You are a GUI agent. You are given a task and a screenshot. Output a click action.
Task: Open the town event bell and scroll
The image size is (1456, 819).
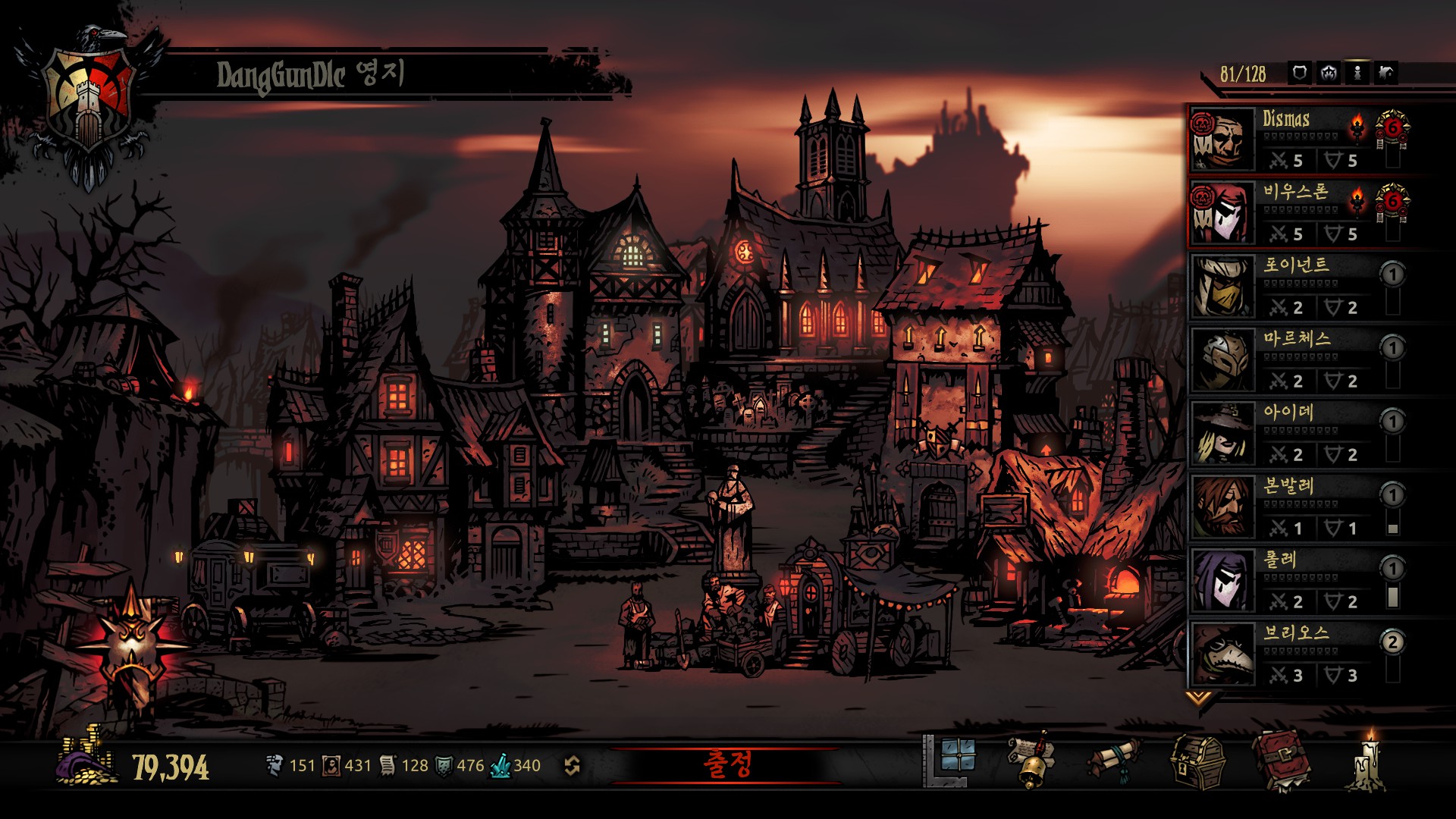pyautogui.click(x=1033, y=761)
